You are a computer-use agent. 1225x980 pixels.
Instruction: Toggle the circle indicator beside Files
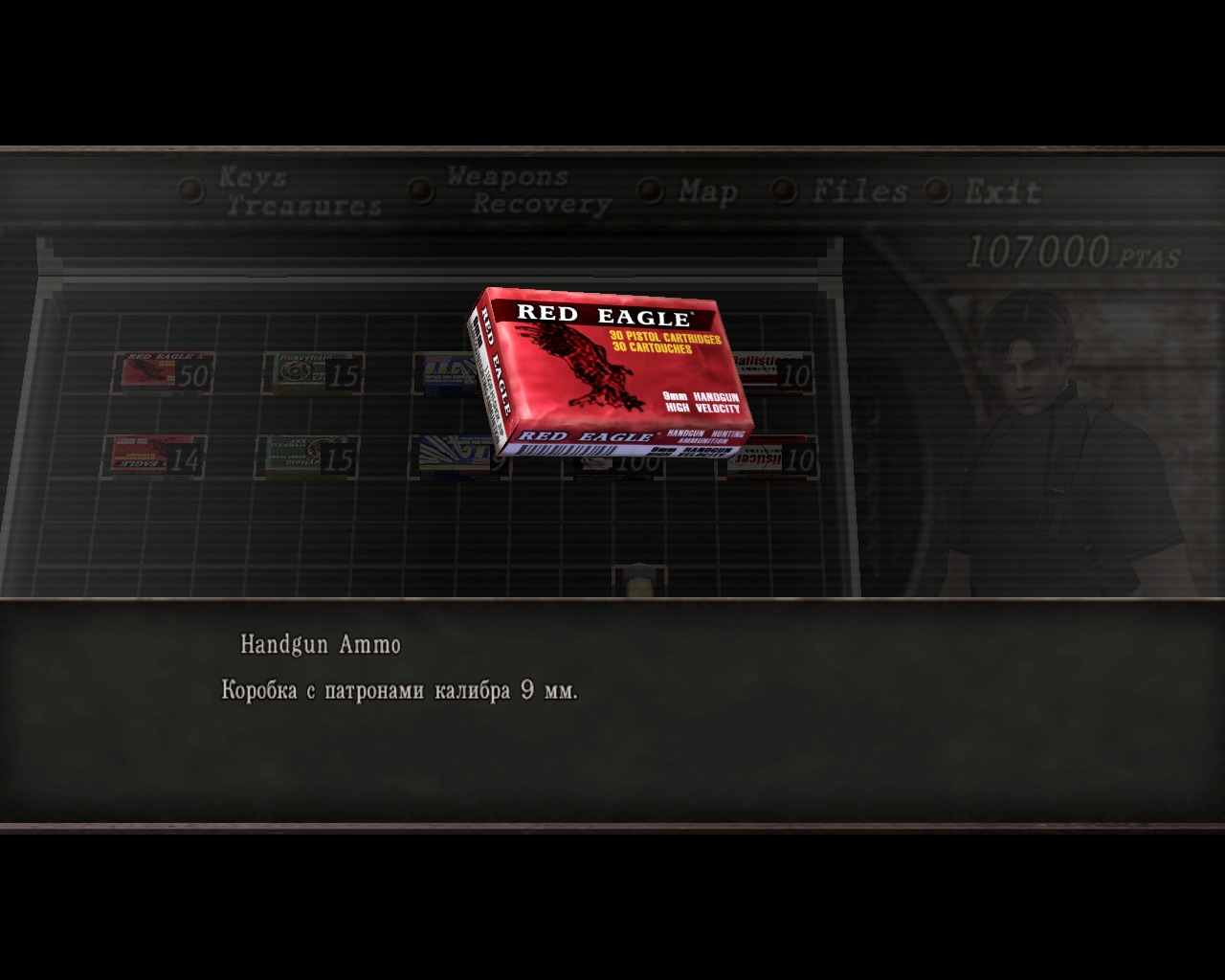[787, 190]
